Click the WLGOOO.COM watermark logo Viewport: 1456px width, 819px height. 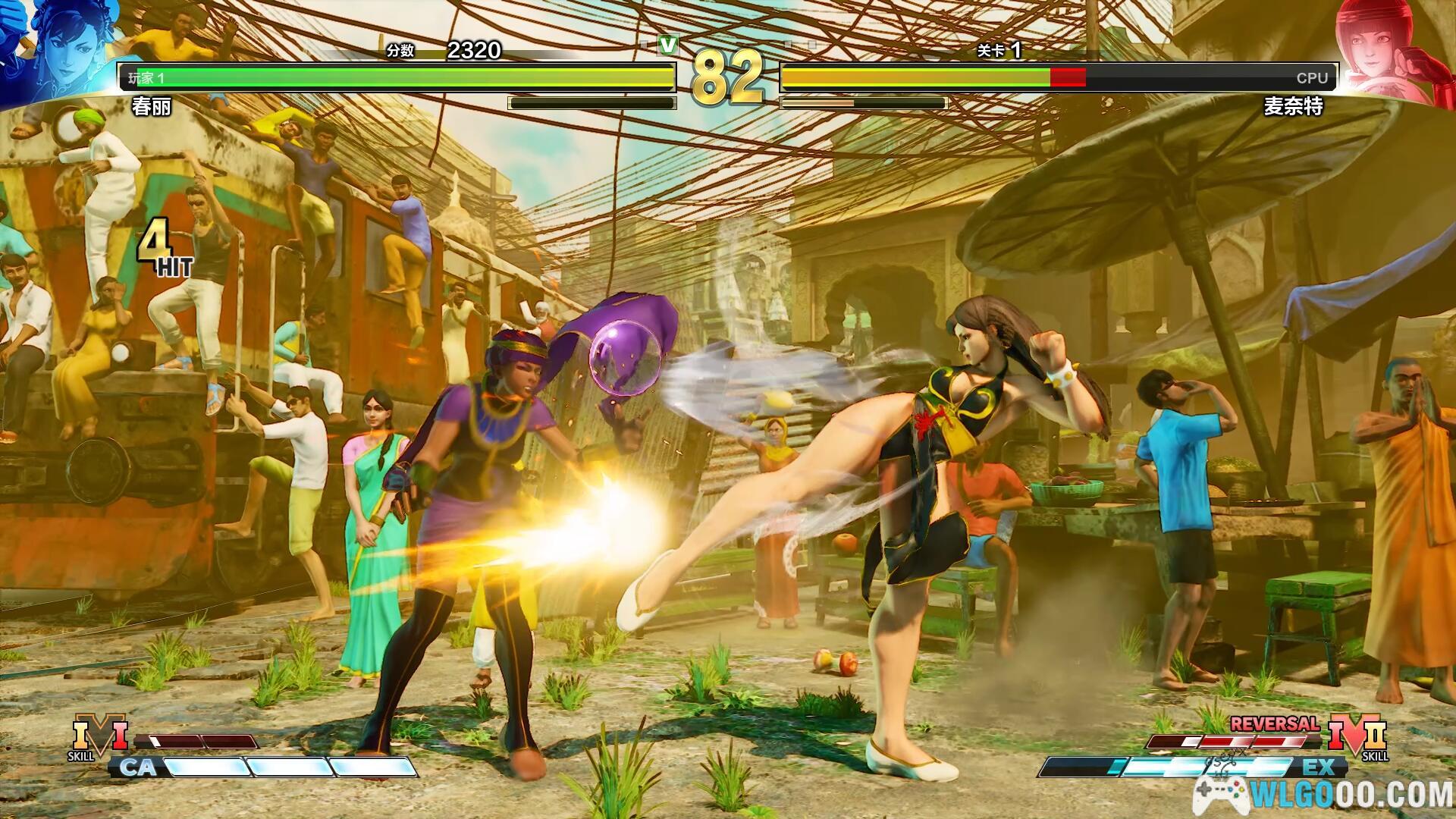pos(1323,793)
